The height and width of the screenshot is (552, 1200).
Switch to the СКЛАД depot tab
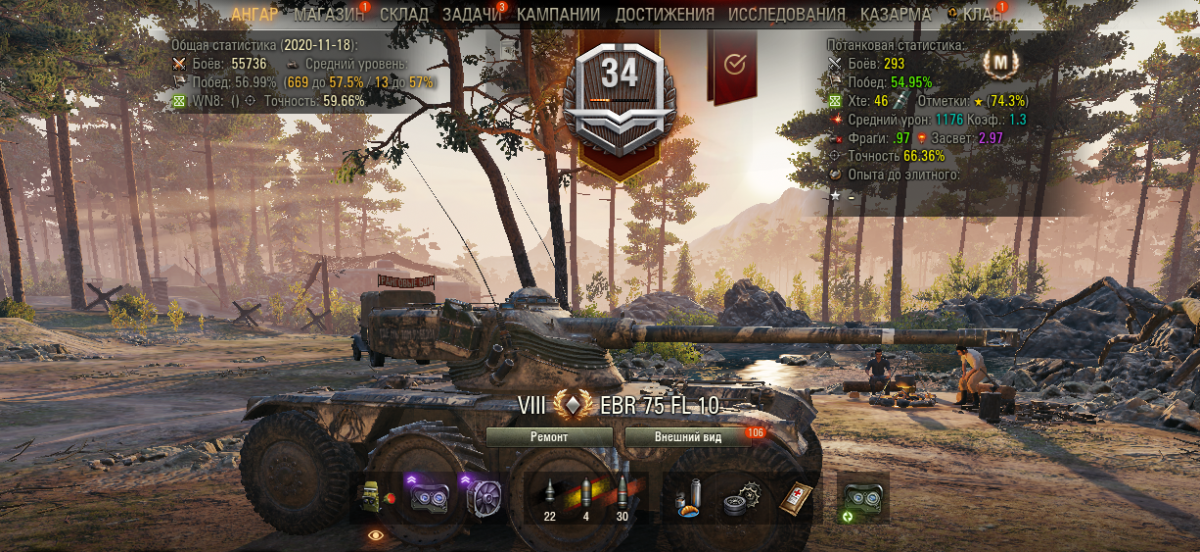click(x=404, y=15)
